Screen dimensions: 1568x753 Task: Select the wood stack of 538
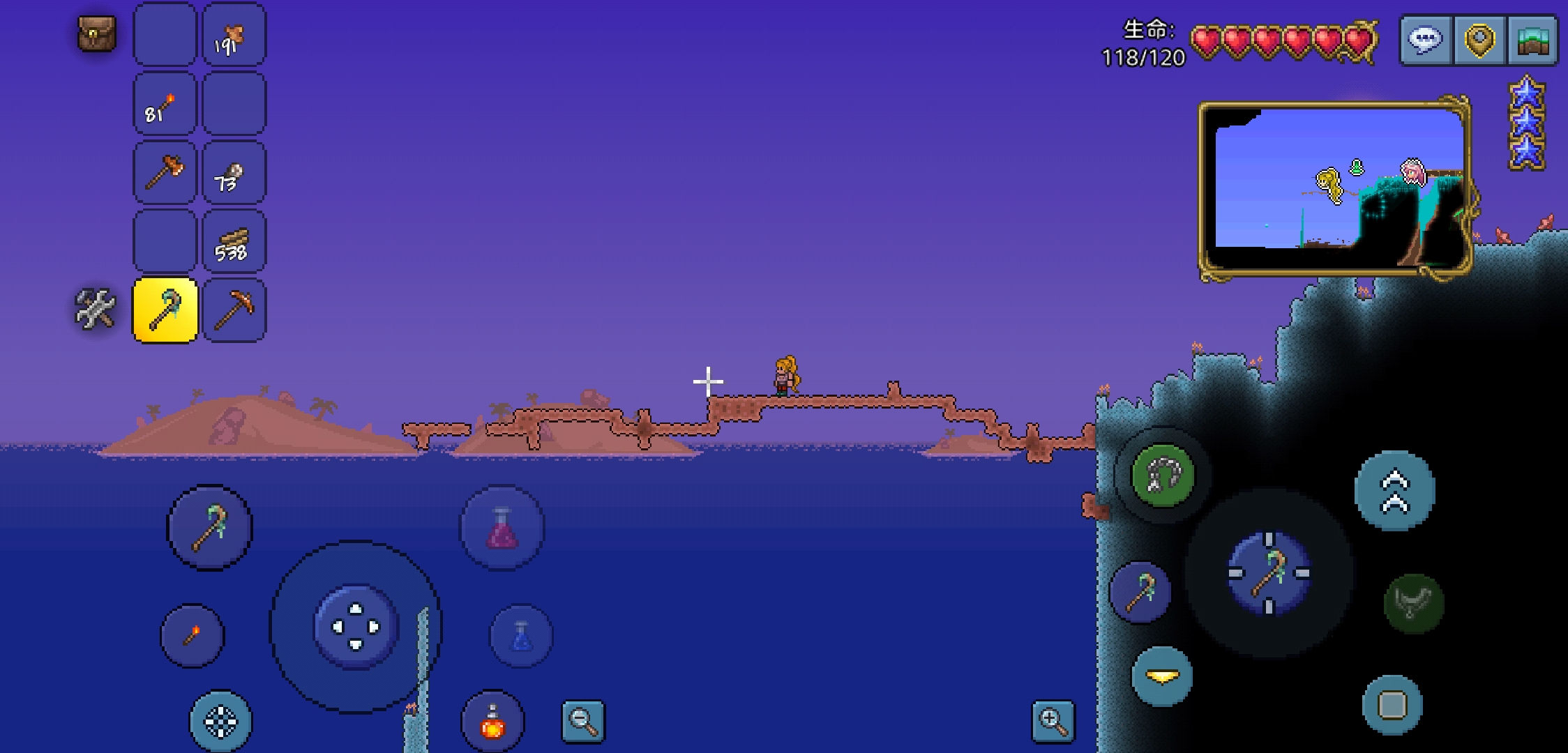[x=234, y=241]
